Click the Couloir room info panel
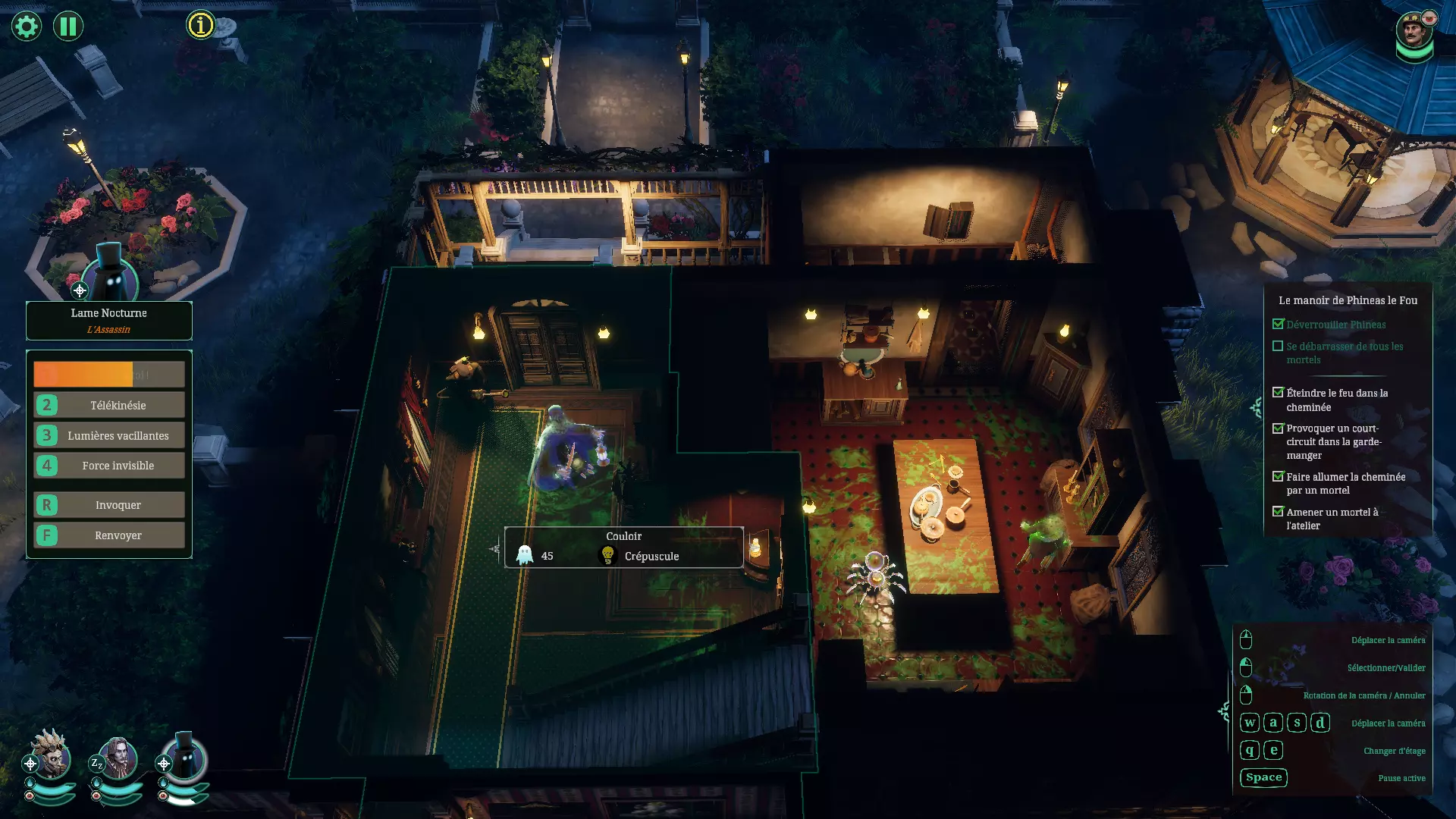Image resolution: width=1456 pixels, height=819 pixels. tap(623, 547)
